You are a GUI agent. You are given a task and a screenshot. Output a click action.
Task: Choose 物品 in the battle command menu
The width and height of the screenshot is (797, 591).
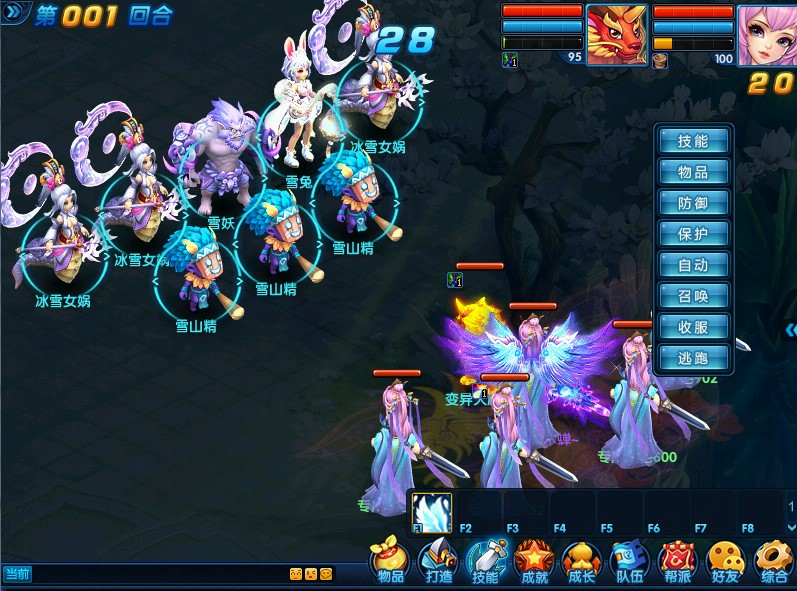pyautogui.click(x=693, y=173)
